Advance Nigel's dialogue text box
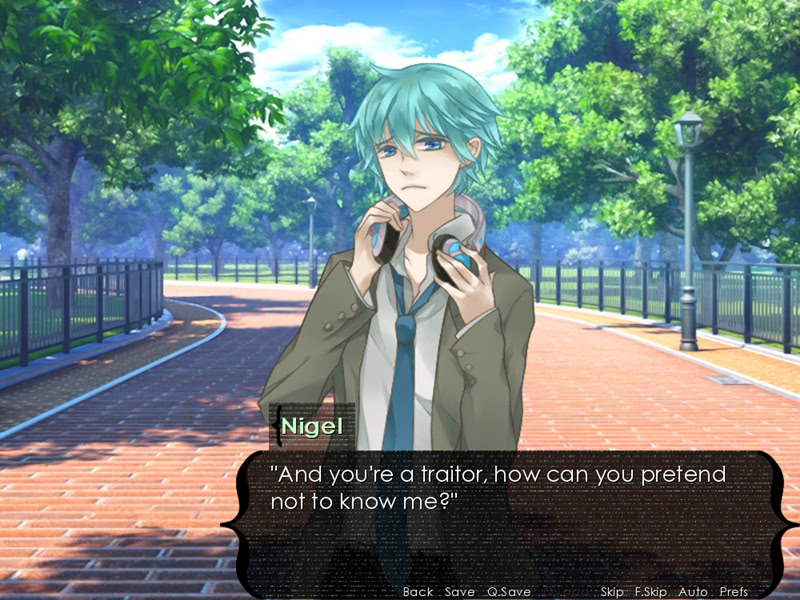This screenshot has width=800, height=600. point(500,520)
